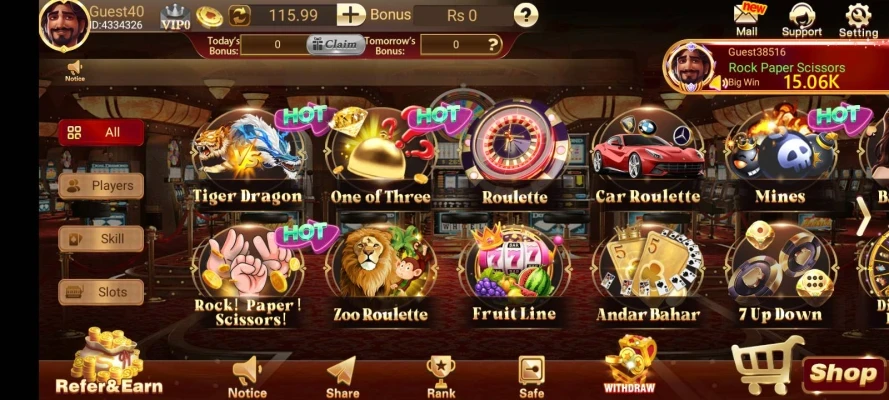Switch to the Players category tab
Image resolution: width=889 pixels, height=400 pixels.
click(101, 185)
